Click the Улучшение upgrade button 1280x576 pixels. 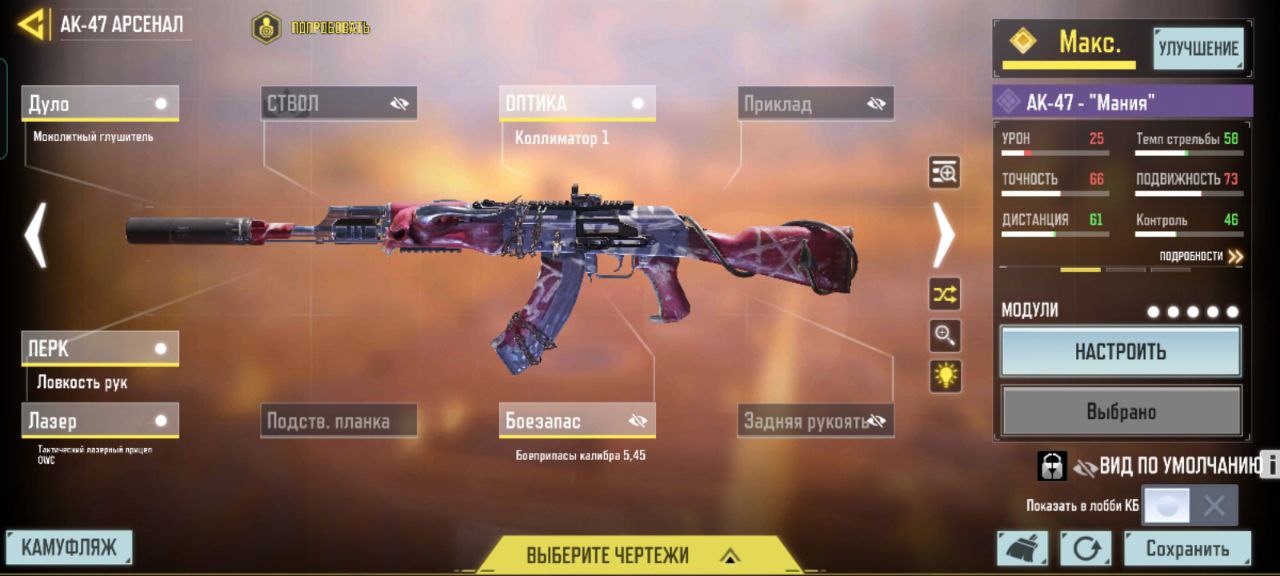pyautogui.click(x=1198, y=48)
